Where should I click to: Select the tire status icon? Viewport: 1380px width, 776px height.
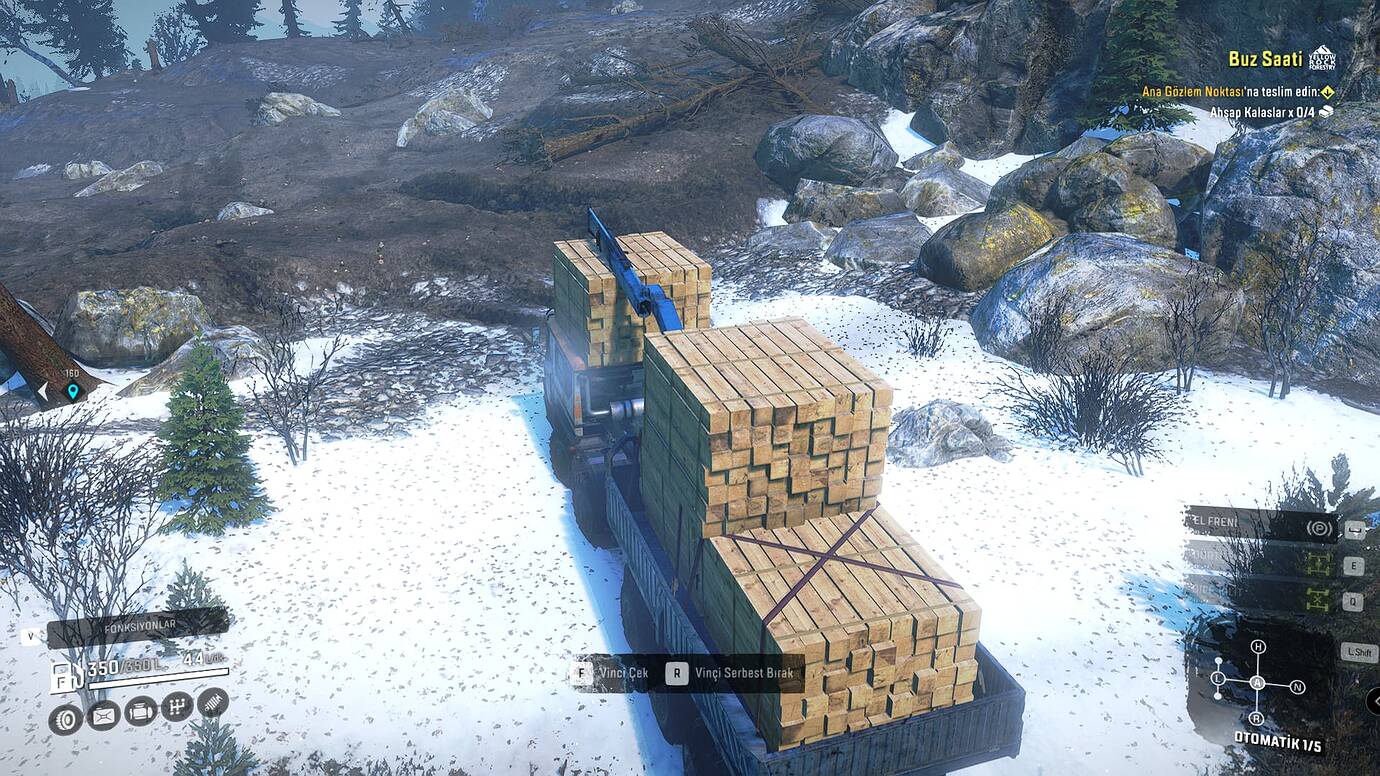(65, 719)
